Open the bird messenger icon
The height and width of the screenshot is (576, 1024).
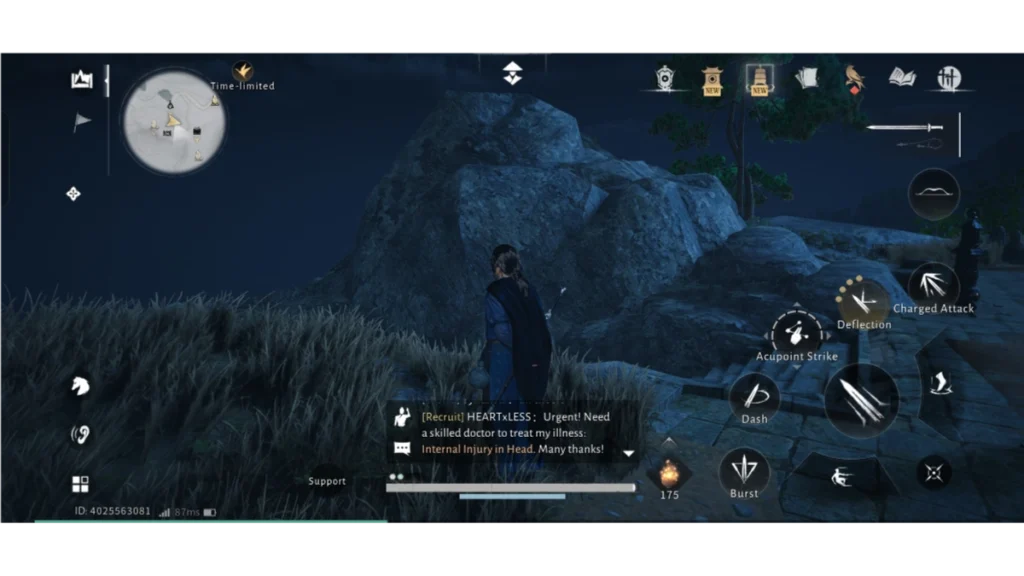[x=854, y=78]
